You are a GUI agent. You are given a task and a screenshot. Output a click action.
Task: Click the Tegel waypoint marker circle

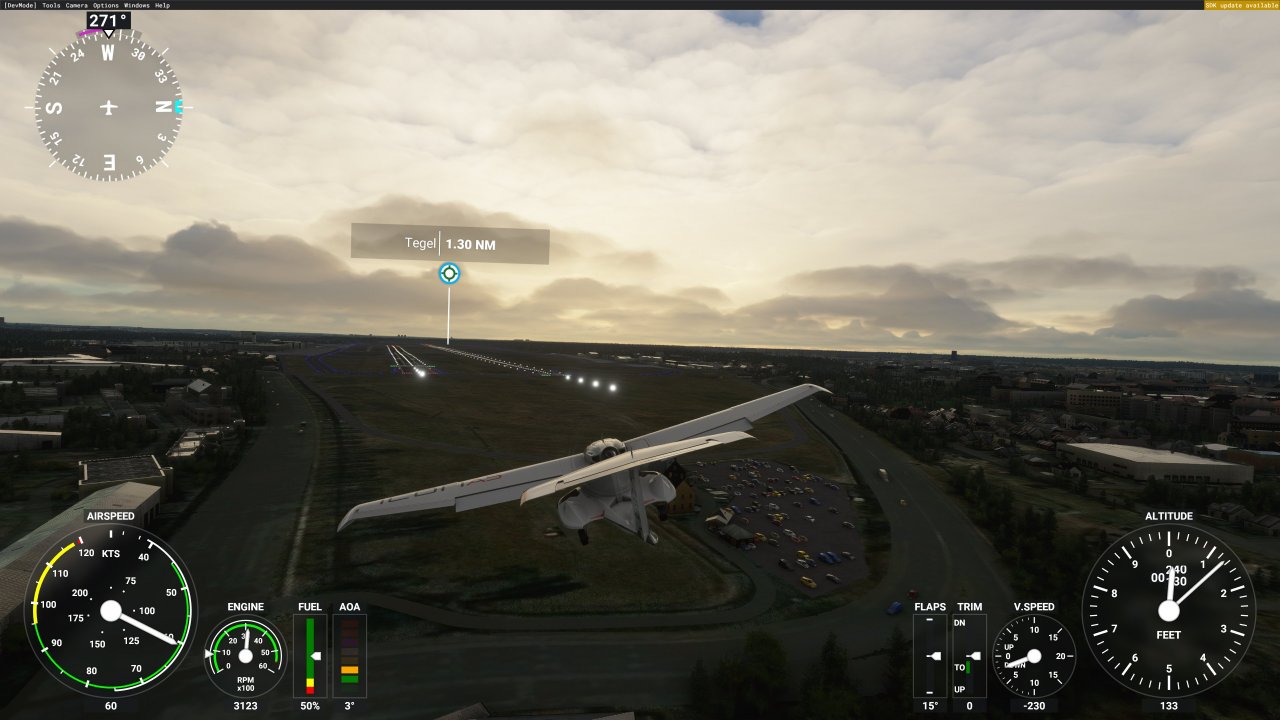pyautogui.click(x=448, y=272)
